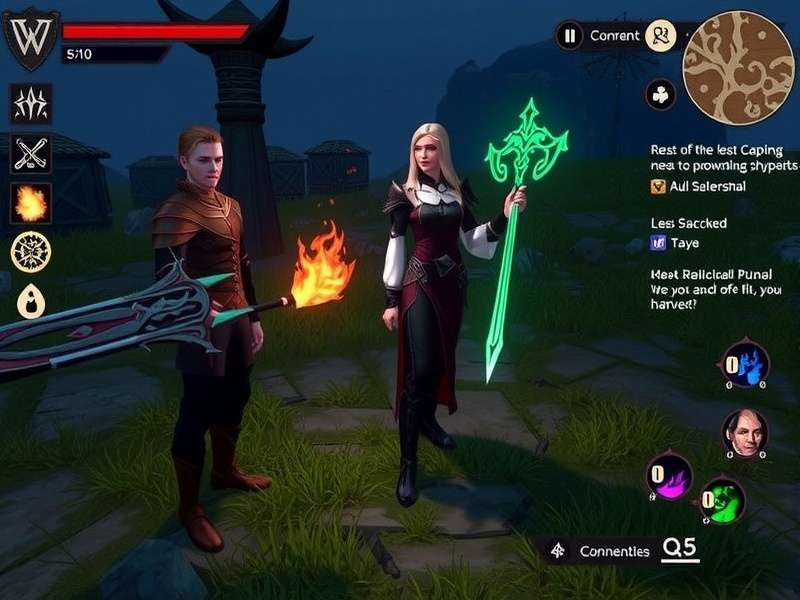Screen dimensions: 800x600
Task: Activate the blue flame ability
Action: [746, 364]
